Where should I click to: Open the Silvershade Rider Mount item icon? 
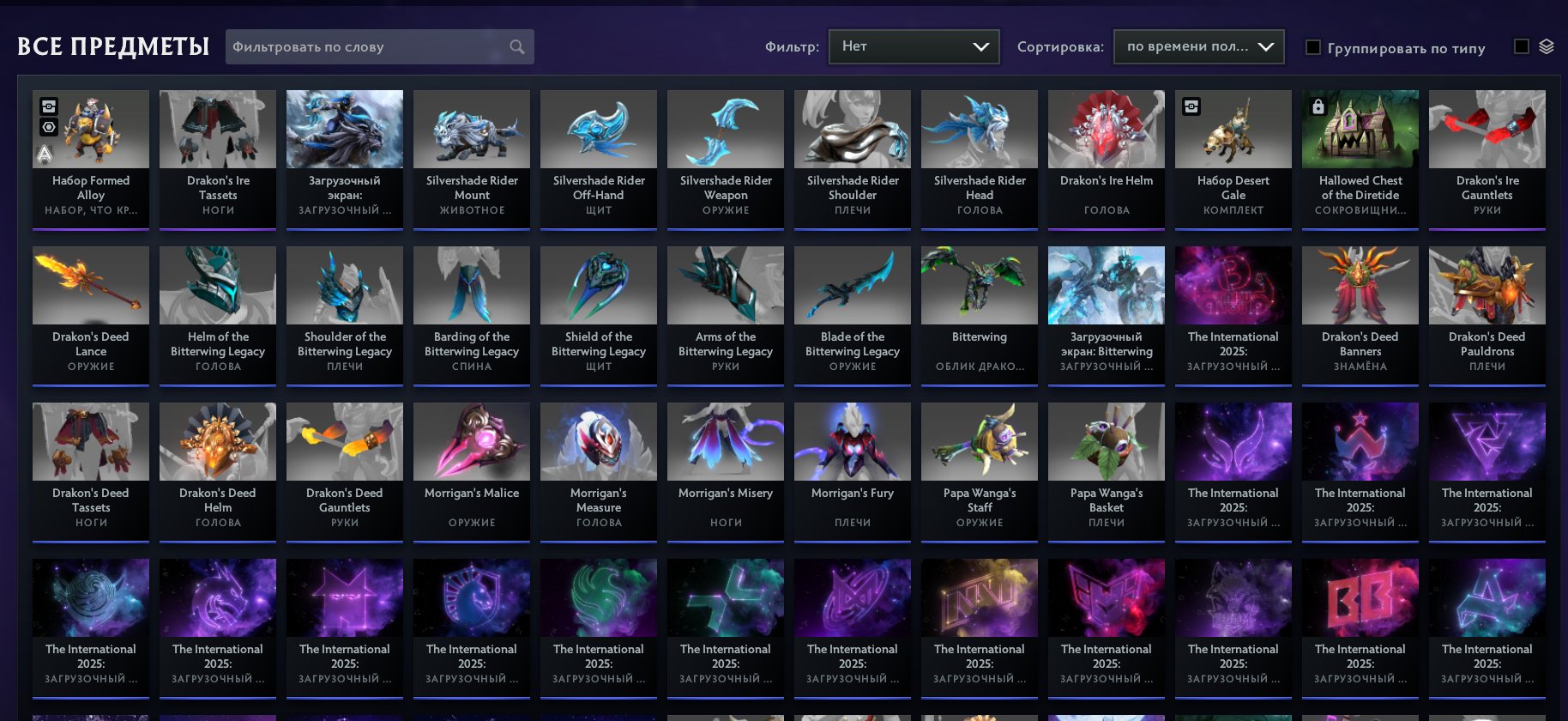pos(471,129)
